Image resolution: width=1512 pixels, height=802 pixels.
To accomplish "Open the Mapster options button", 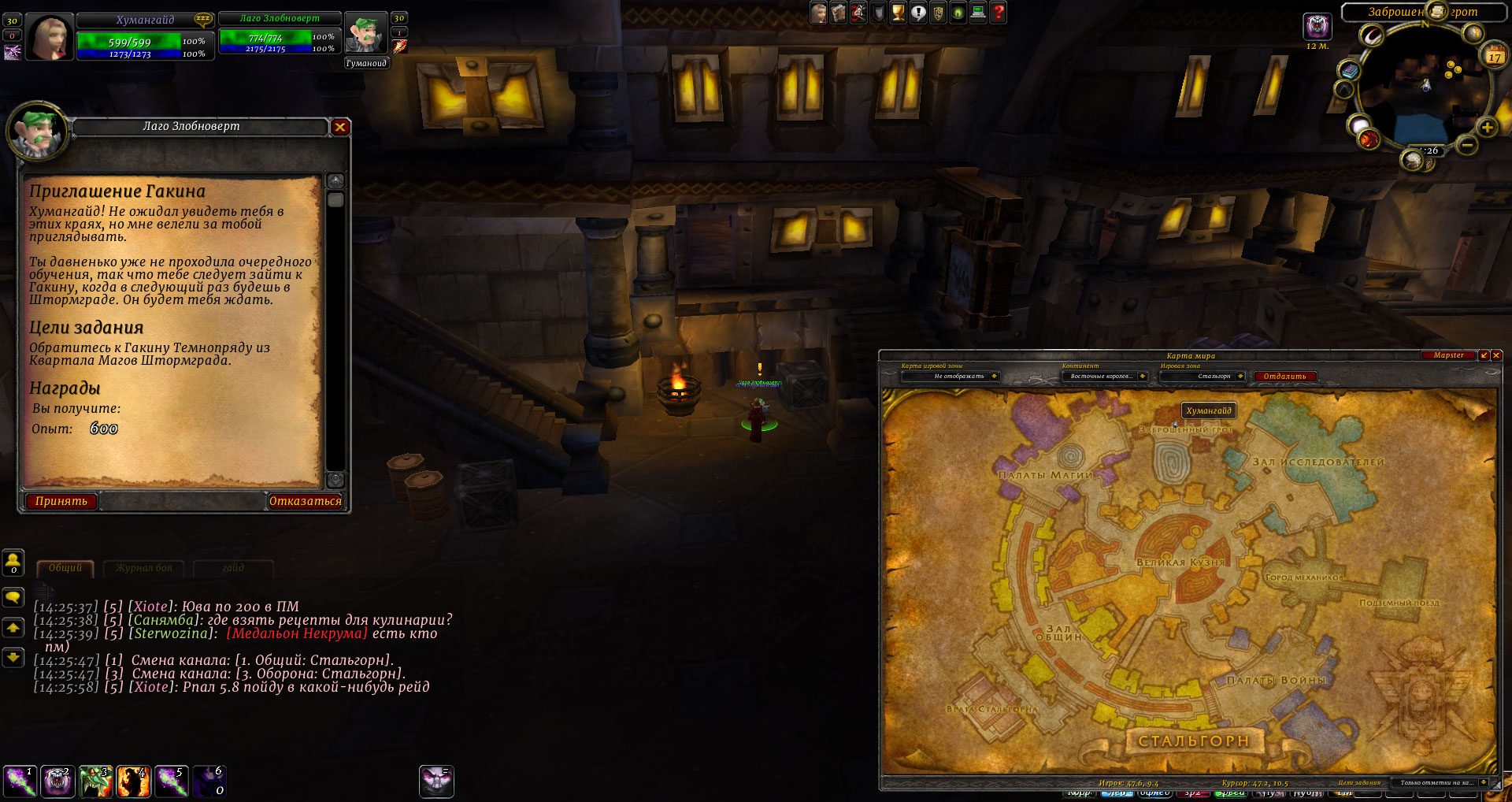I will click(x=1448, y=355).
